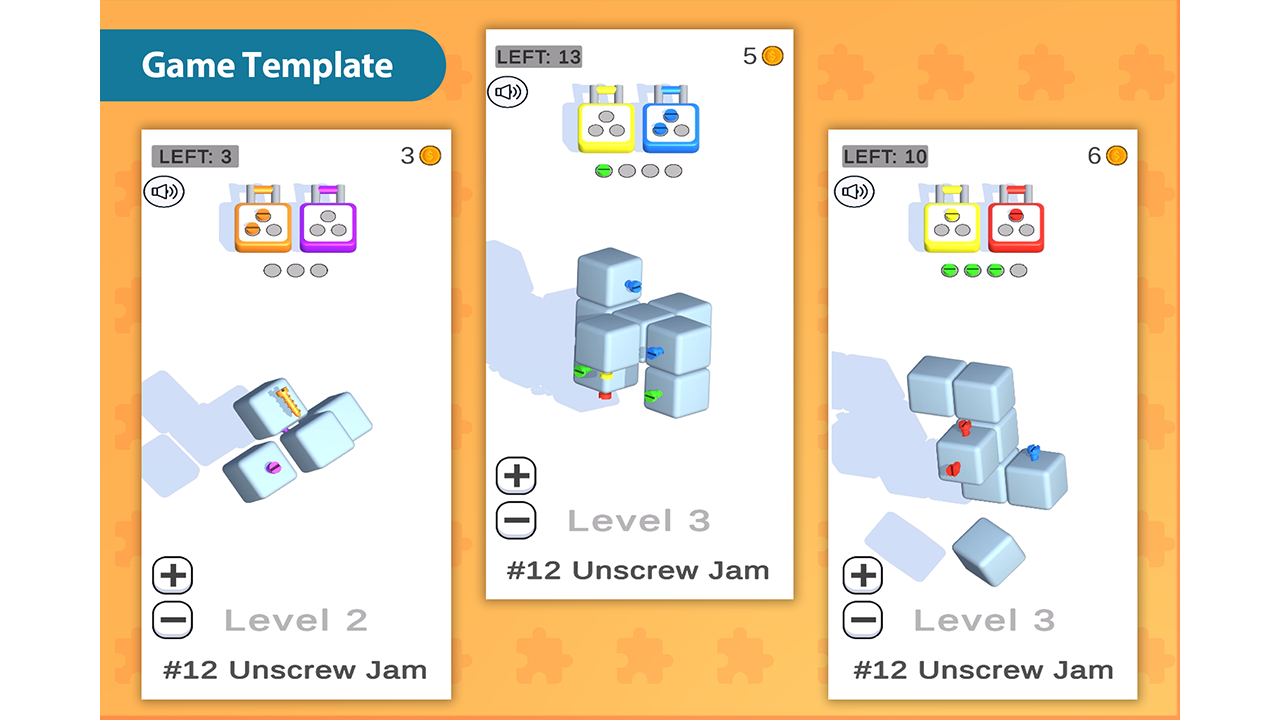Screen dimensions: 1280x720
Task: Tap the detached loose cube in right panel
Action: point(992,550)
